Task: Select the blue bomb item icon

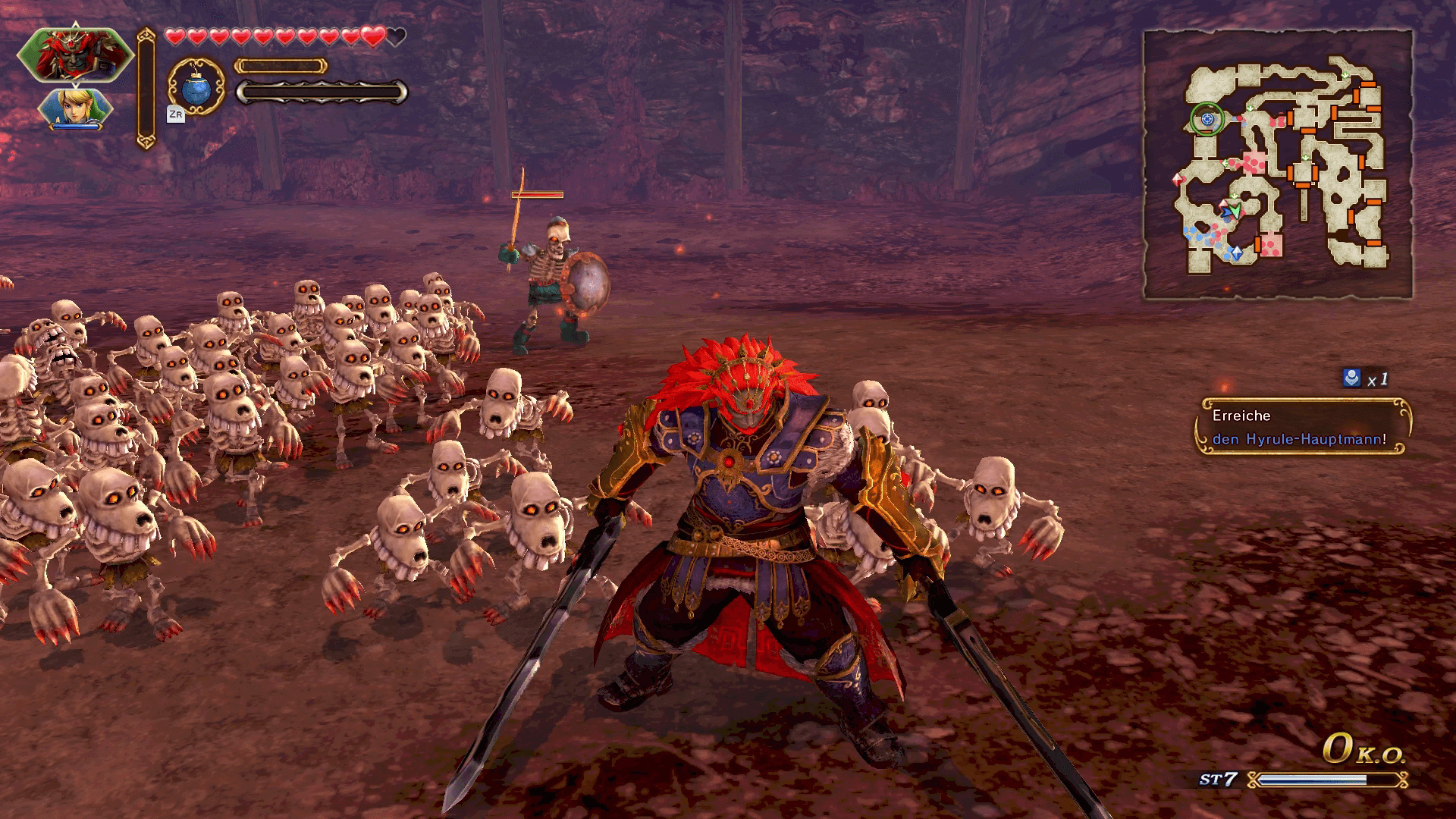Action: [196, 87]
